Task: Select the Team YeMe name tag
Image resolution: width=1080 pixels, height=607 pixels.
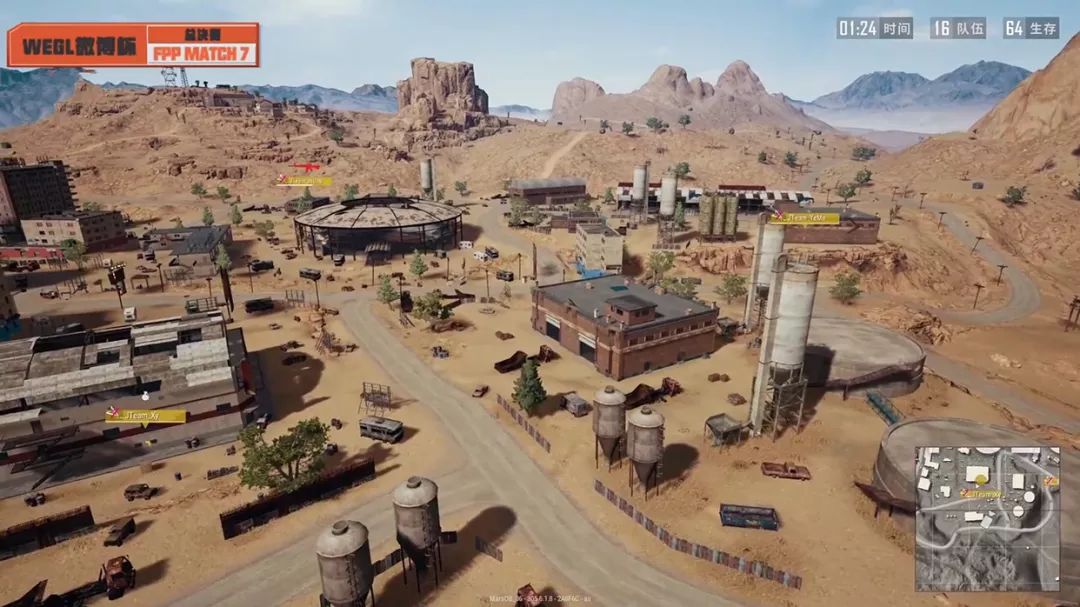Action: 805,218
